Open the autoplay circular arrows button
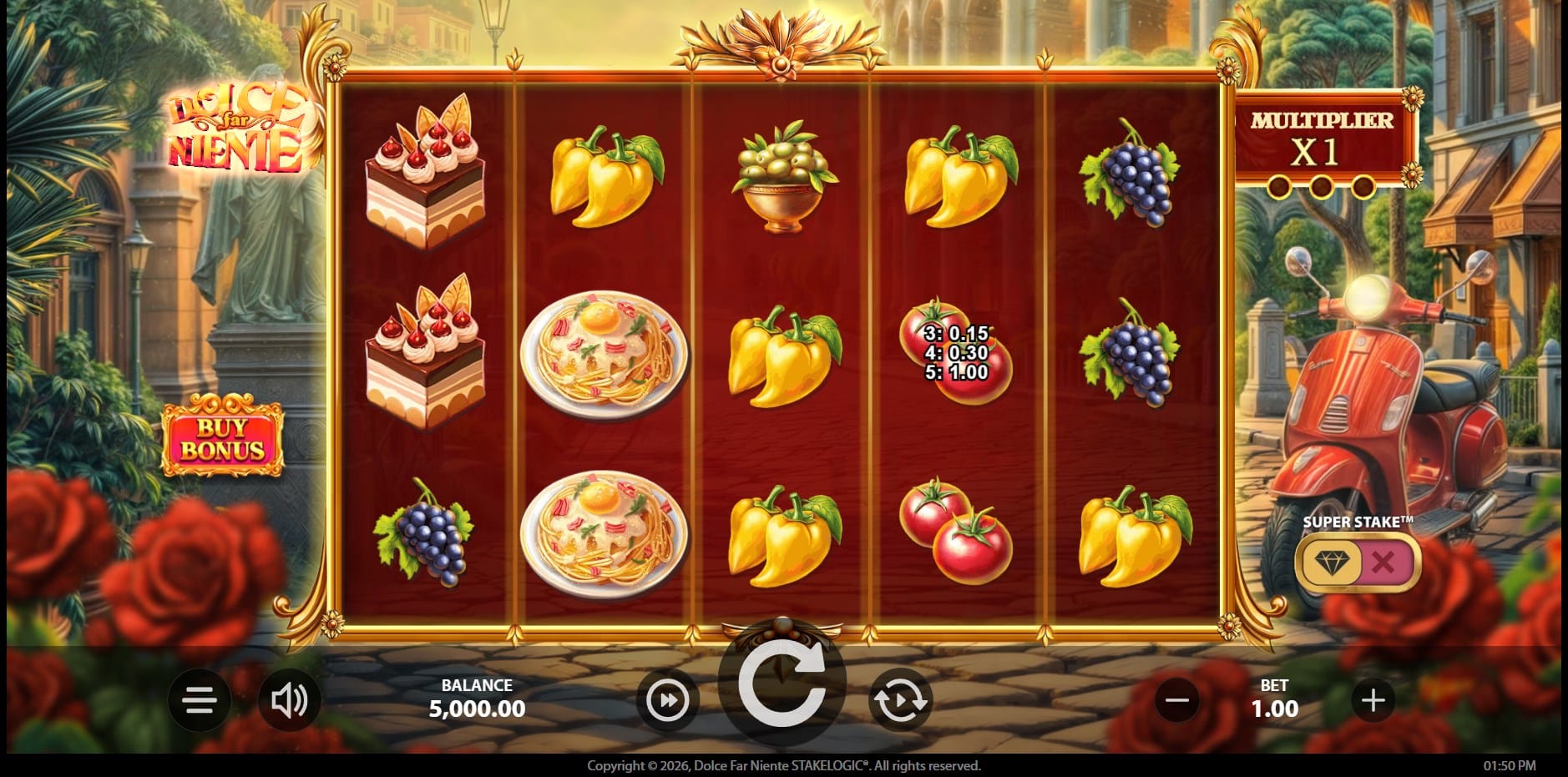1568x777 pixels. 900,700
